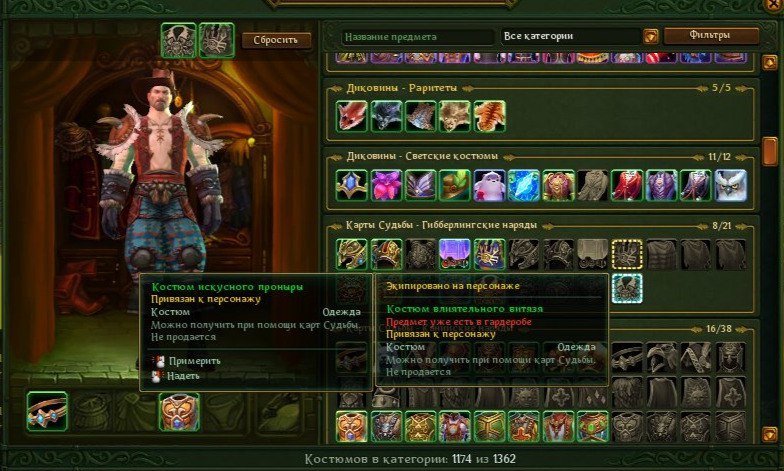Select the green hat costume icon
The height and width of the screenshot is (471, 784).
[x=455, y=185]
